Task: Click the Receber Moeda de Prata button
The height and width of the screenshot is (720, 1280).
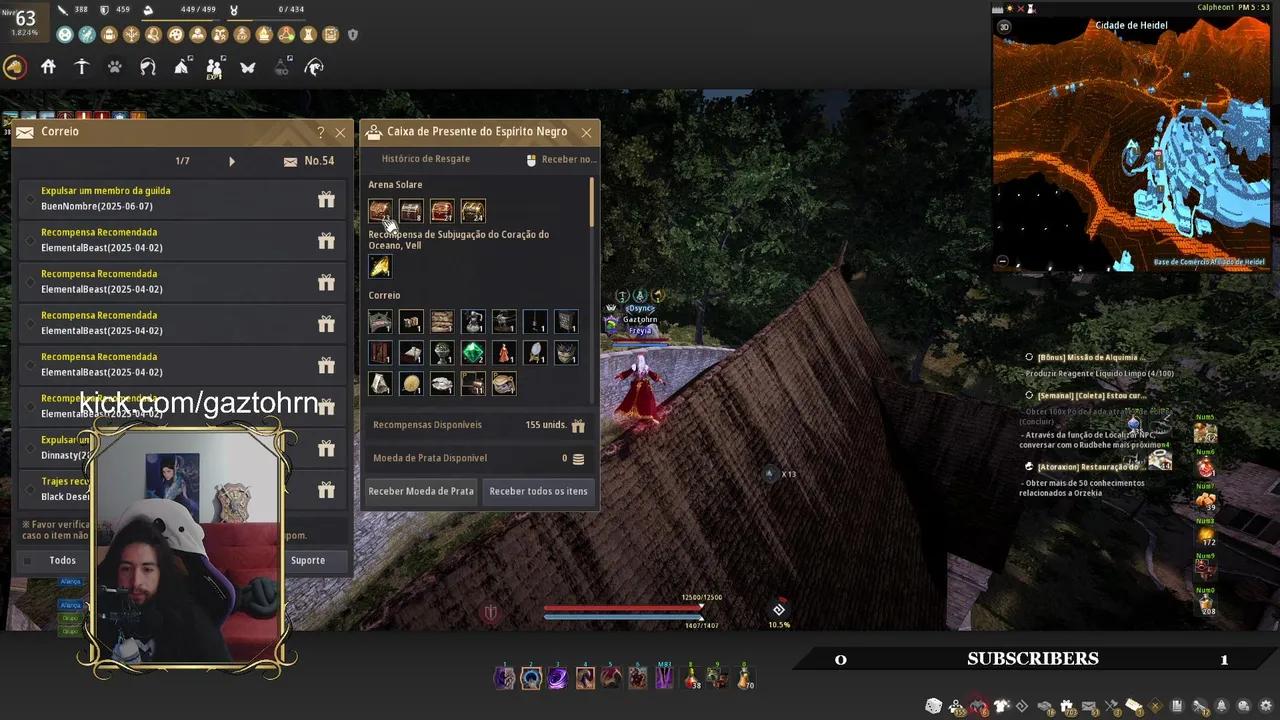Action: (421, 491)
